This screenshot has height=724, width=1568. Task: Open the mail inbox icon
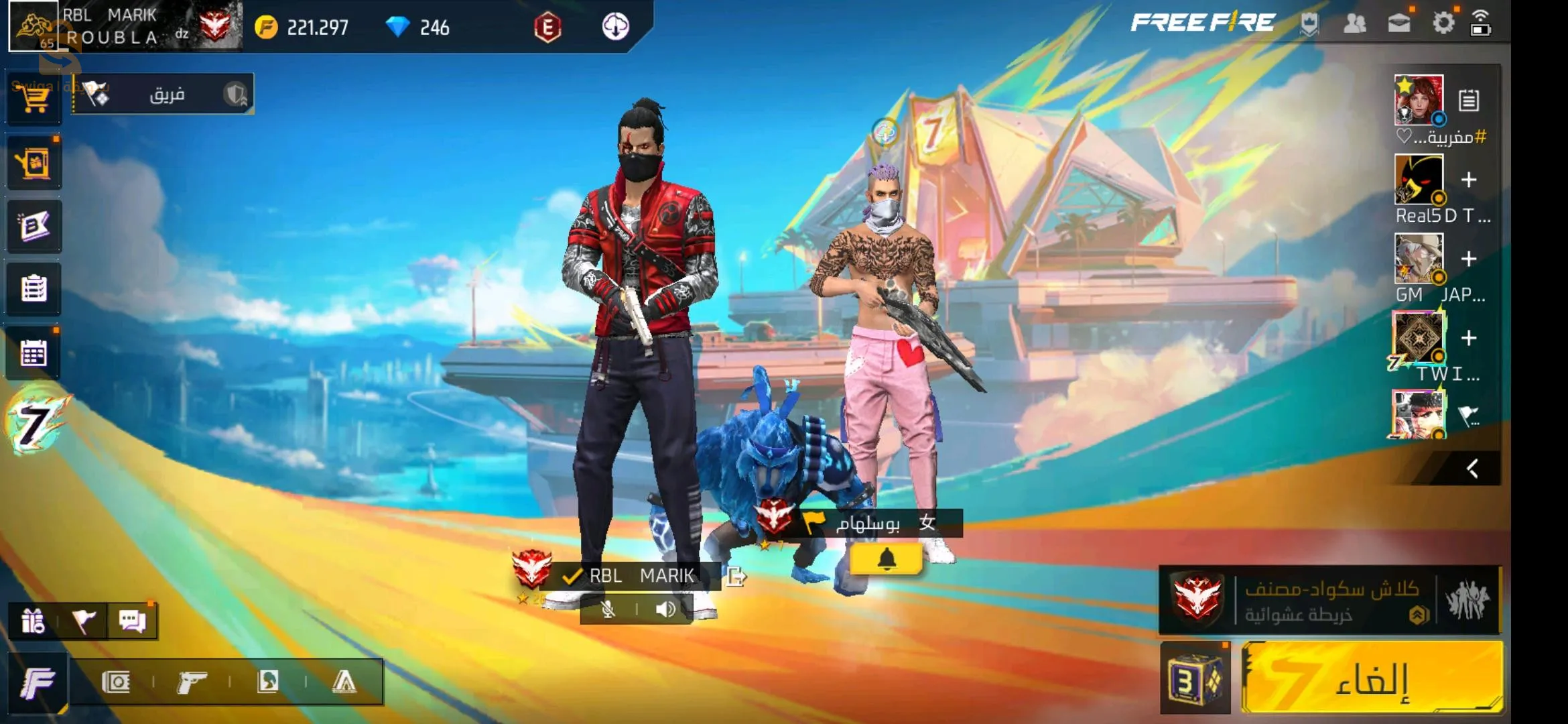(1398, 24)
